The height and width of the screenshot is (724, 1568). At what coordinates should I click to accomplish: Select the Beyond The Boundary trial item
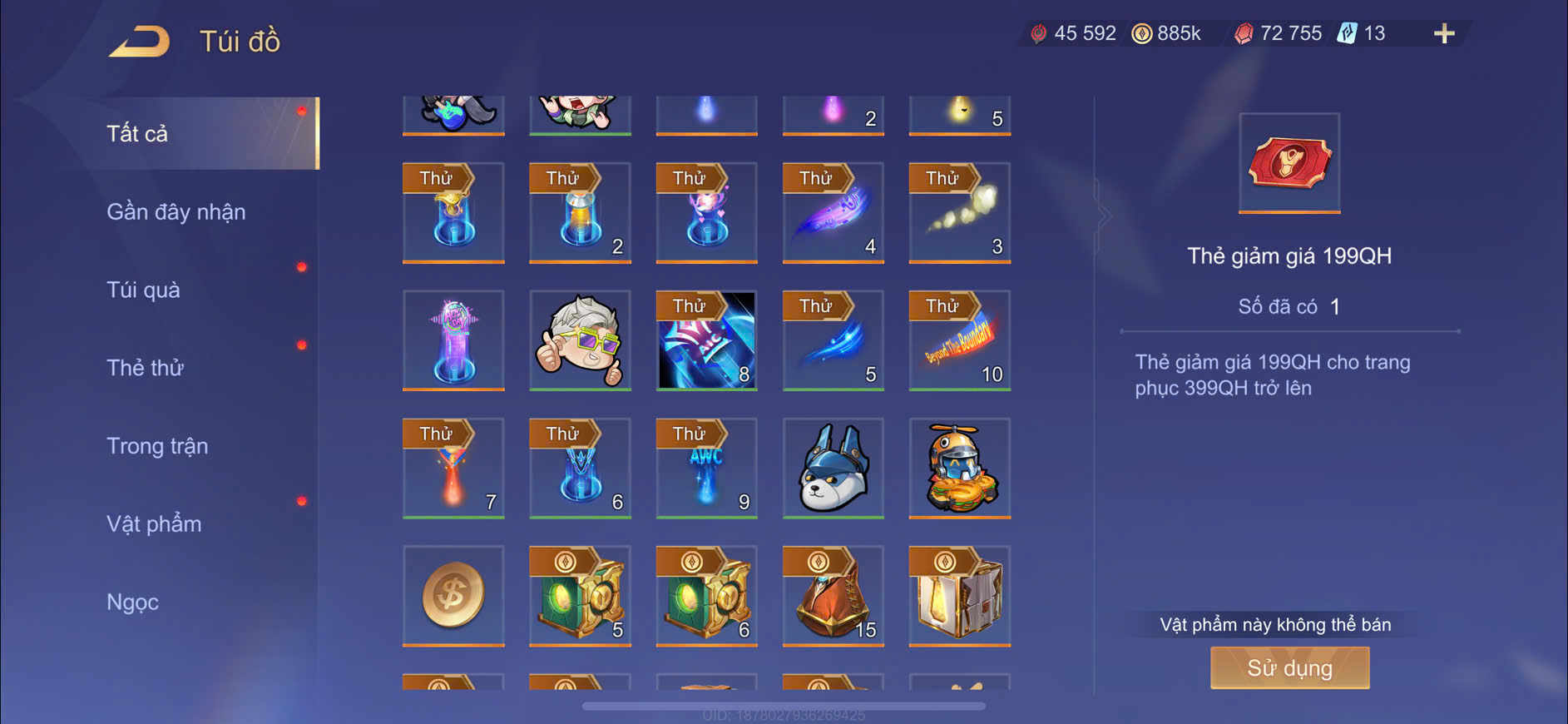(x=960, y=340)
